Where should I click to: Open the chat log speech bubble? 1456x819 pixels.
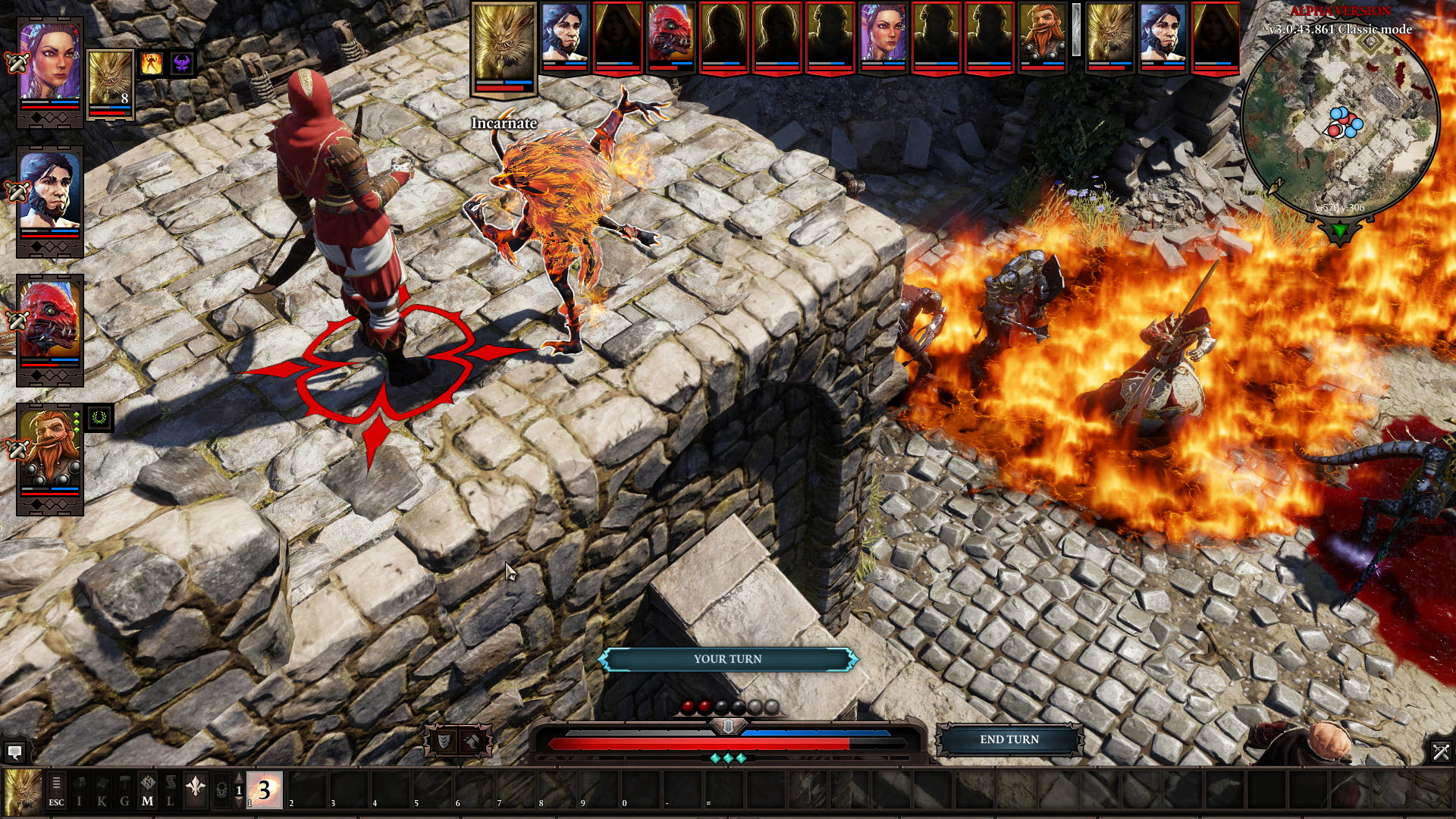pyautogui.click(x=14, y=752)
